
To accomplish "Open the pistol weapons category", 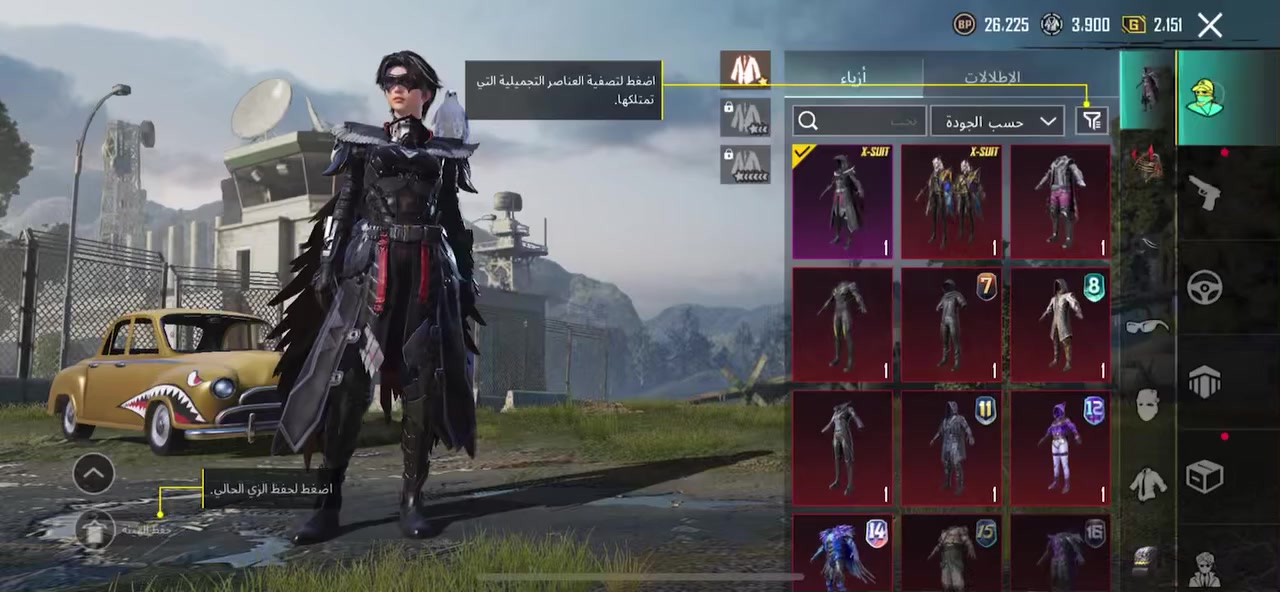I will coord(1204,192).
